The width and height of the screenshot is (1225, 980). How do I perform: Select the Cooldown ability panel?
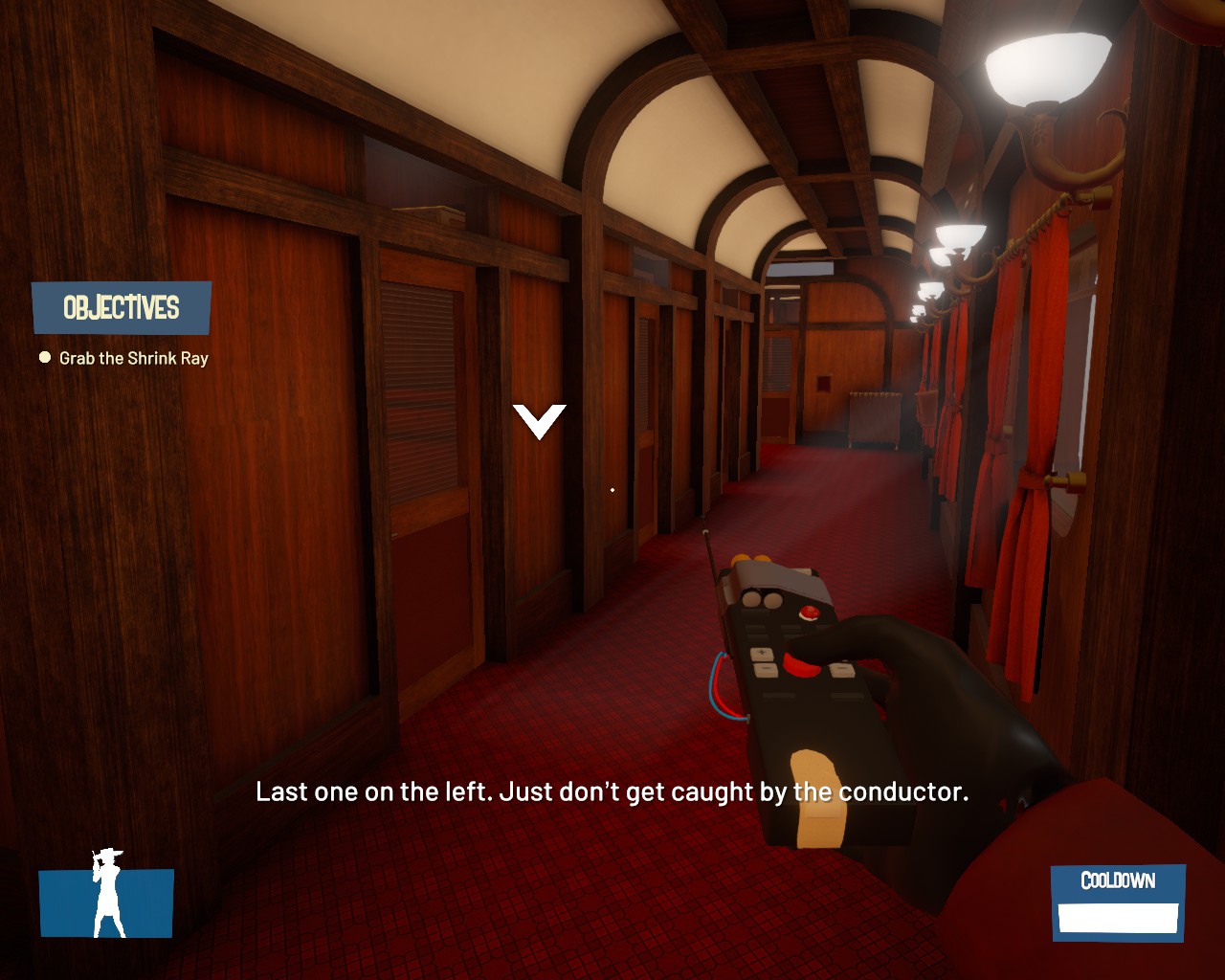coord(1118,902)
